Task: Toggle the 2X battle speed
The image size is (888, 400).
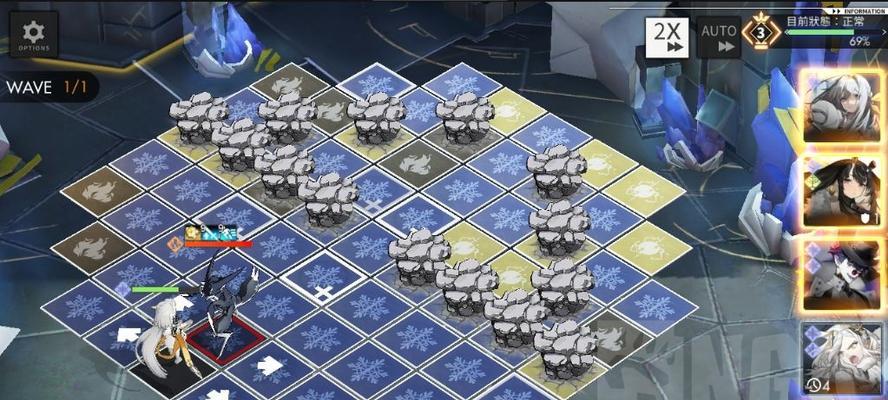Action: 667,37
